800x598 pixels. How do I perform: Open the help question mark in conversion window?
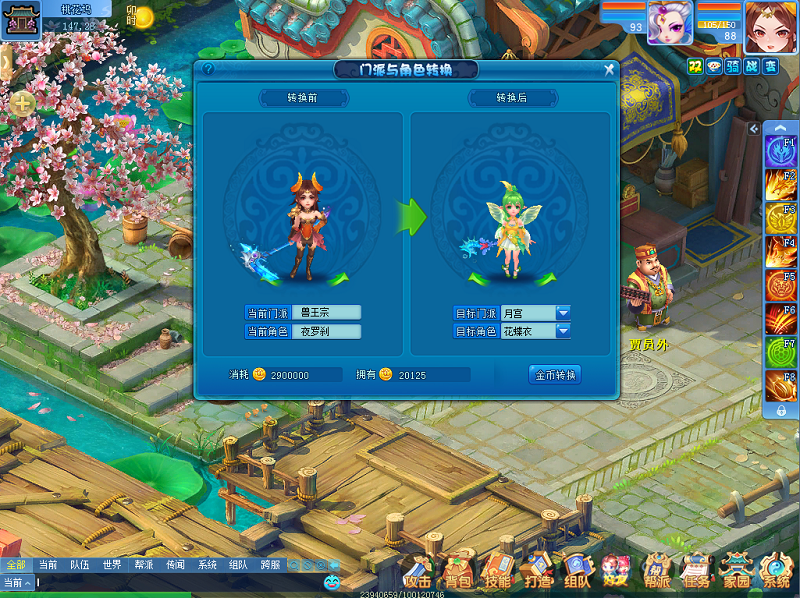207,70
